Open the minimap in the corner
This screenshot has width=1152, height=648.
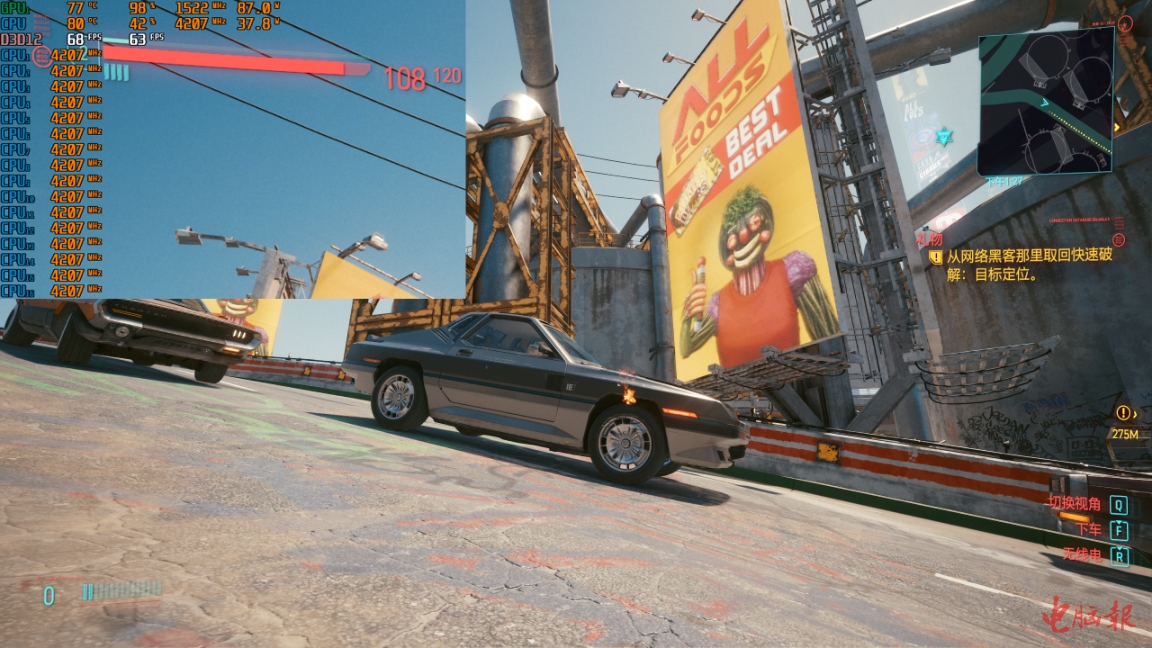click(1045, 100)
